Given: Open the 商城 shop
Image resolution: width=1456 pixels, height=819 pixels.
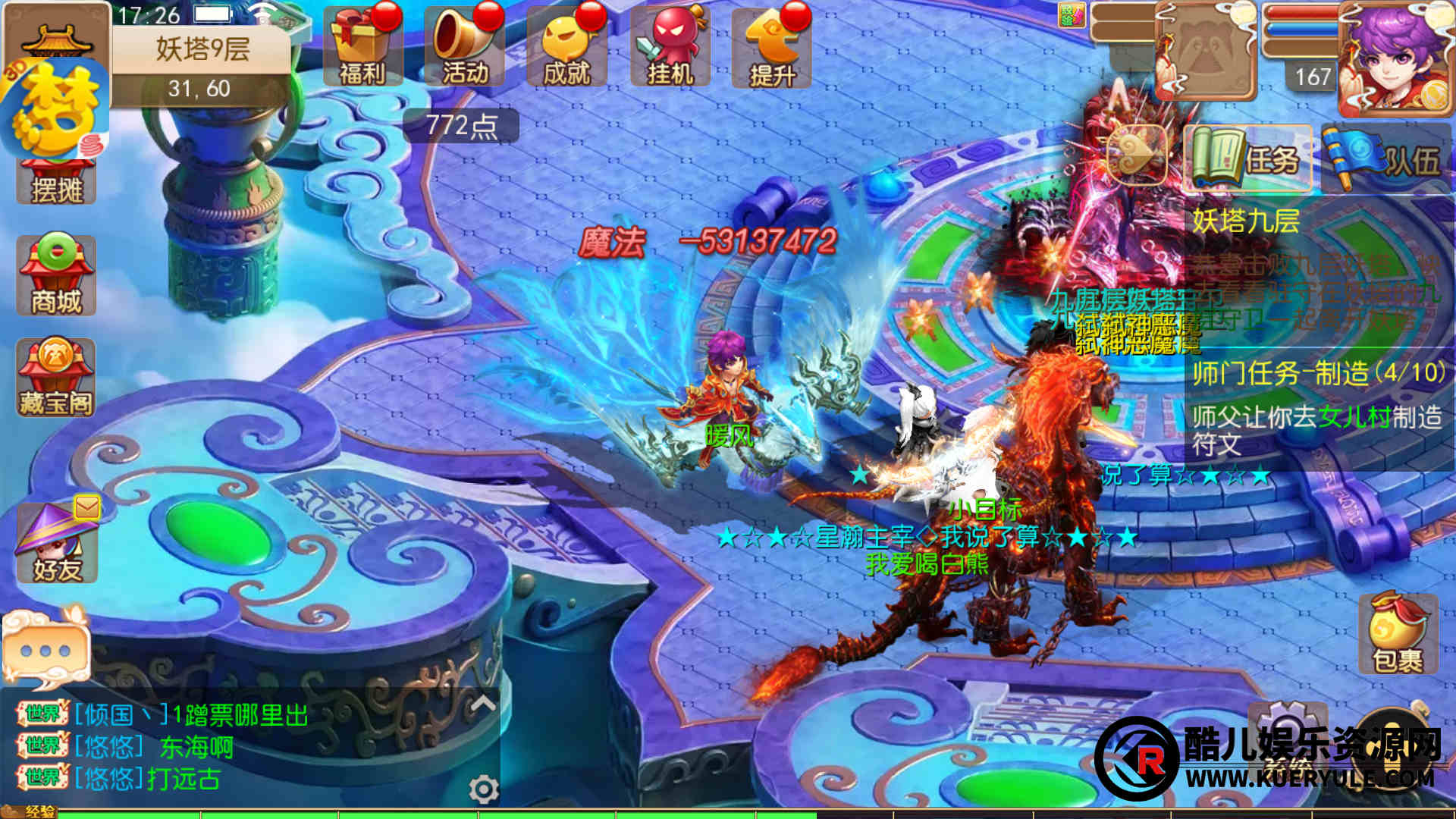Looking at the screenshot, I should point(56,276).
